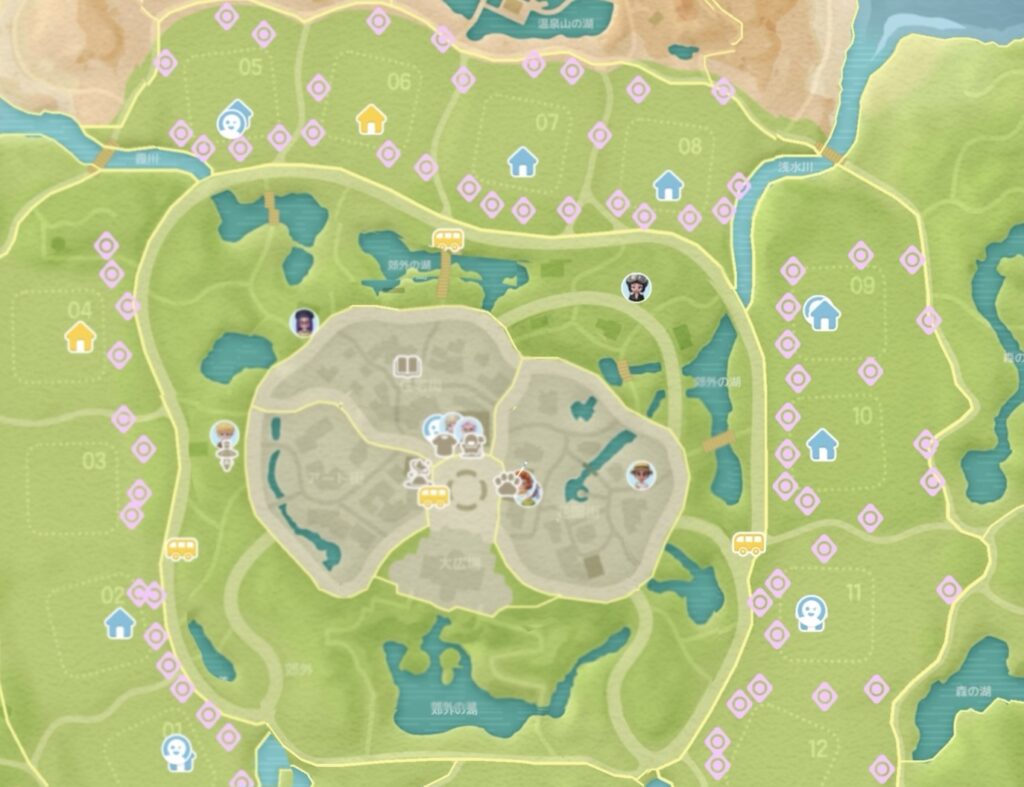
Task: Select the penguin-like marker in plot 11
Action: click(x=809, y=612)
